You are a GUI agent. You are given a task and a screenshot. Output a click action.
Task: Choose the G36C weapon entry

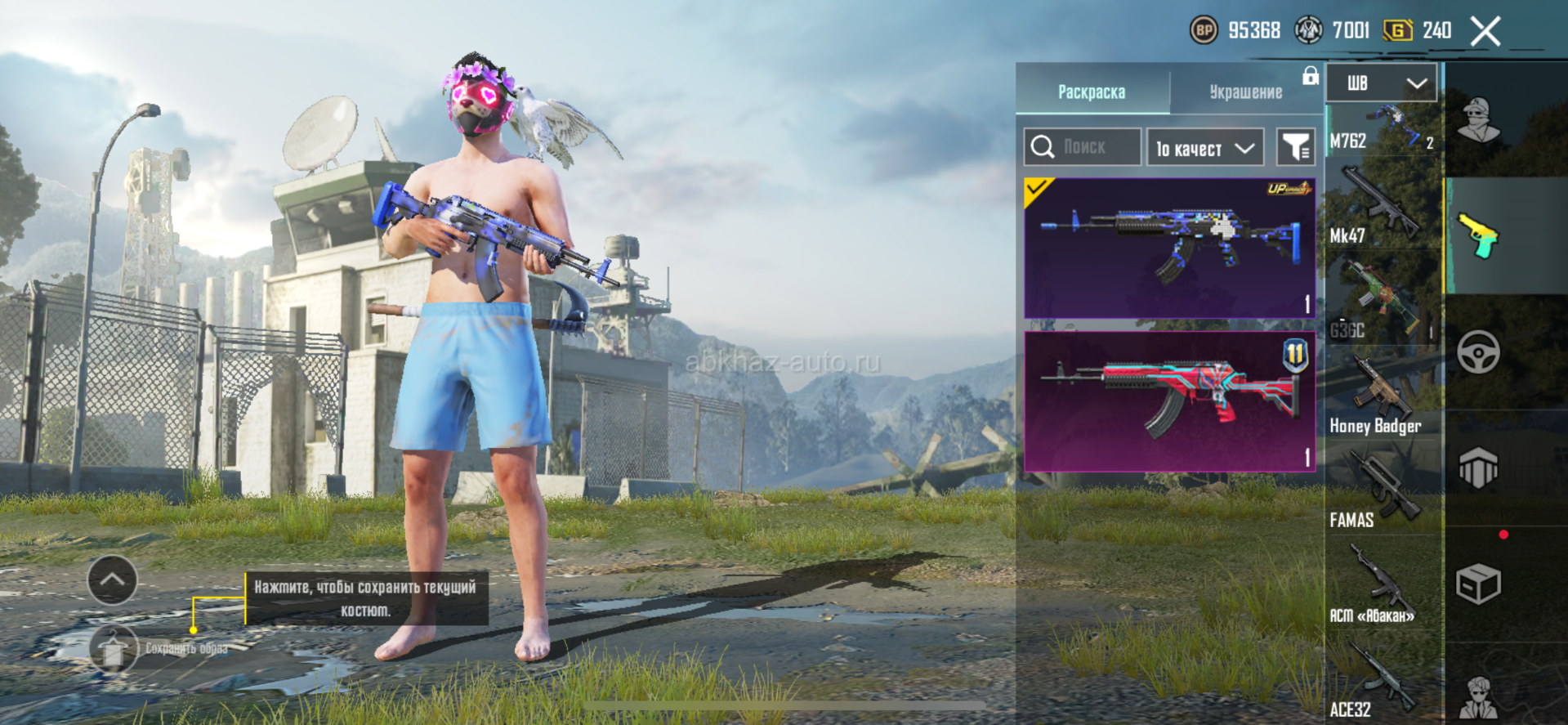coord(1382,302)
